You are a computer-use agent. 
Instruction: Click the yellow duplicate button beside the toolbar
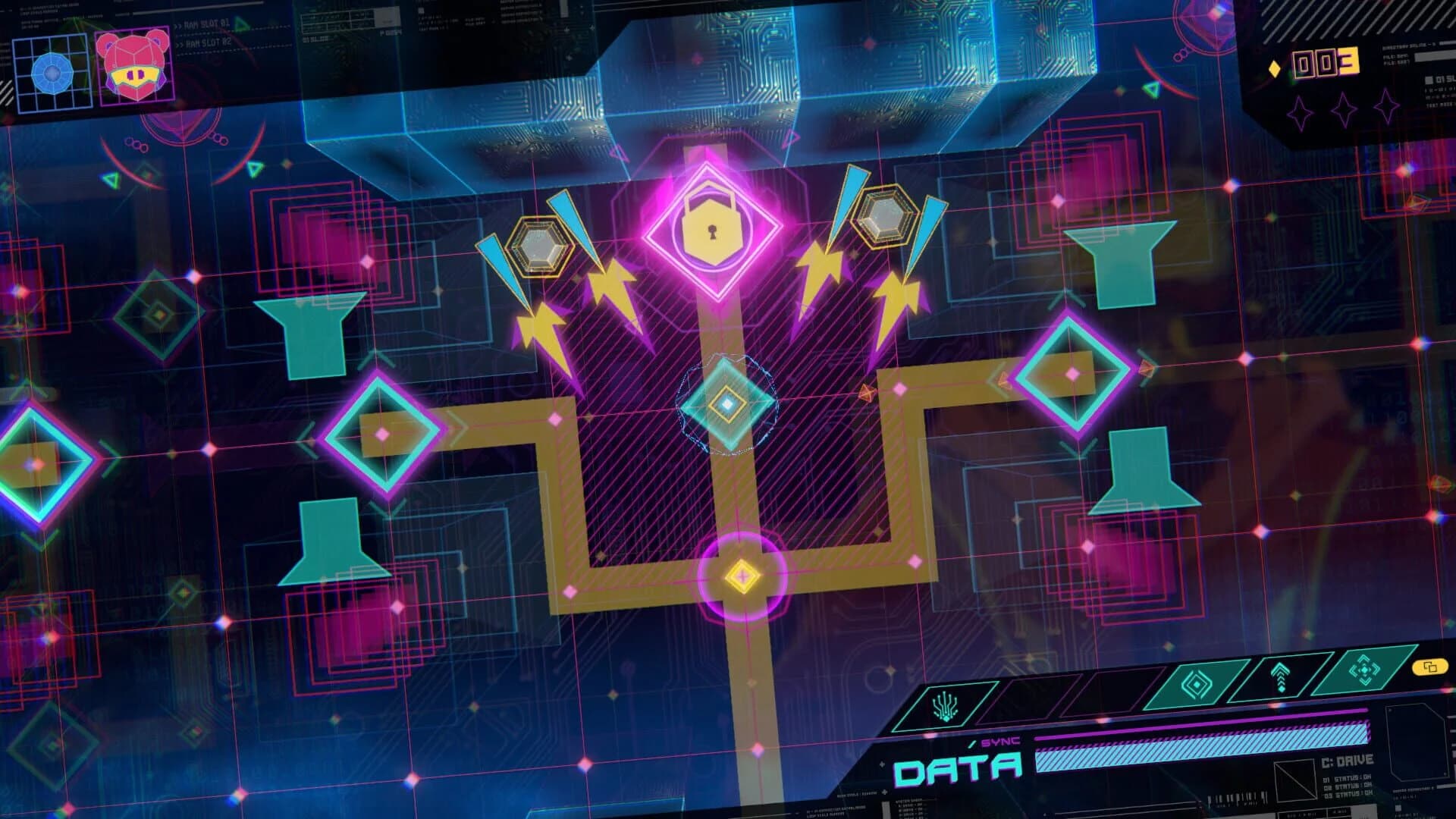coord(1429,668)
